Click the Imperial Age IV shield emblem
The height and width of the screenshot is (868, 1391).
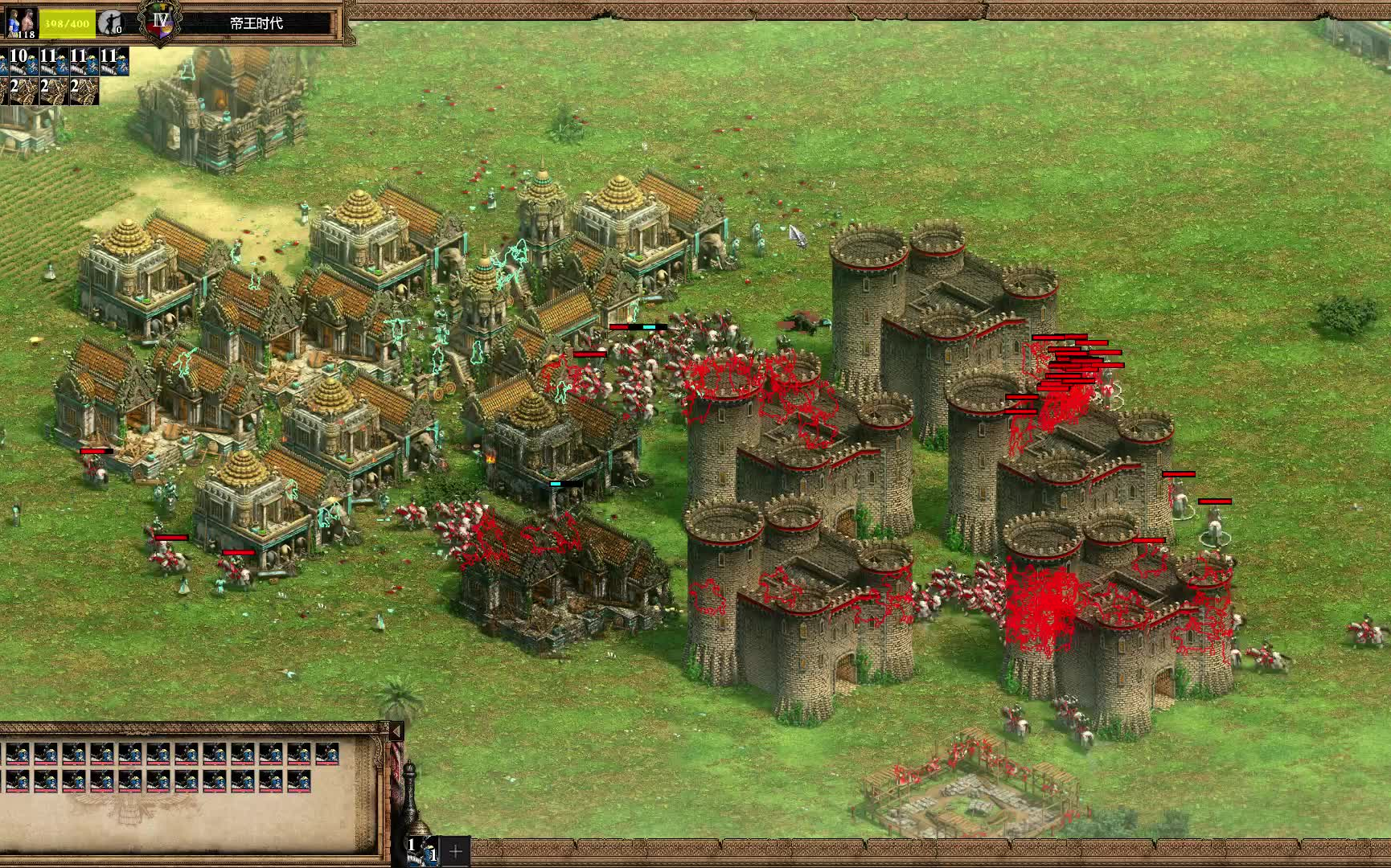(160, 21)
